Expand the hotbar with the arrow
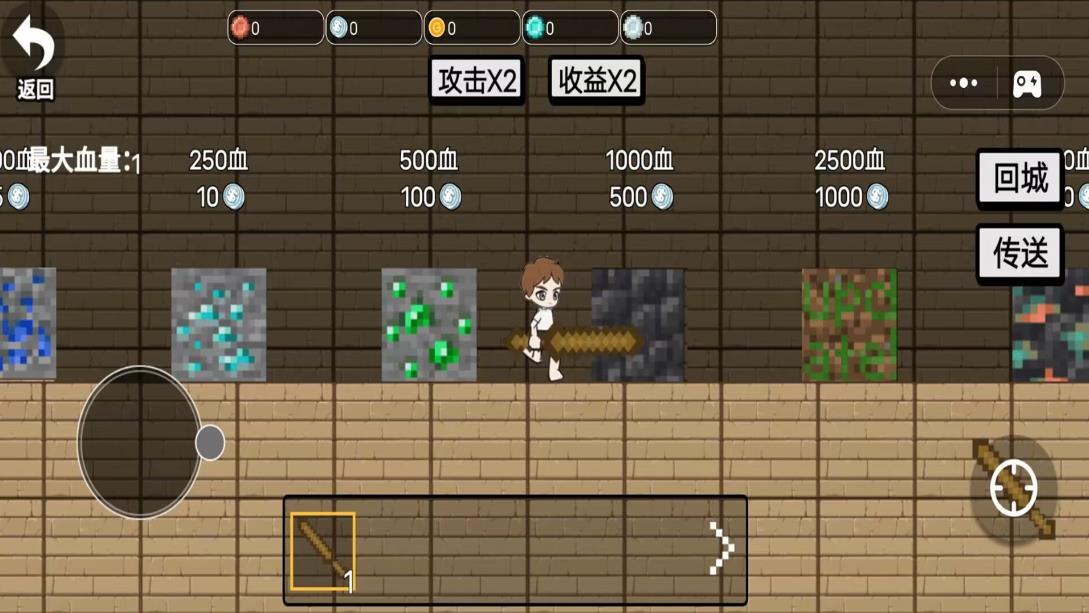 (721, 548)
